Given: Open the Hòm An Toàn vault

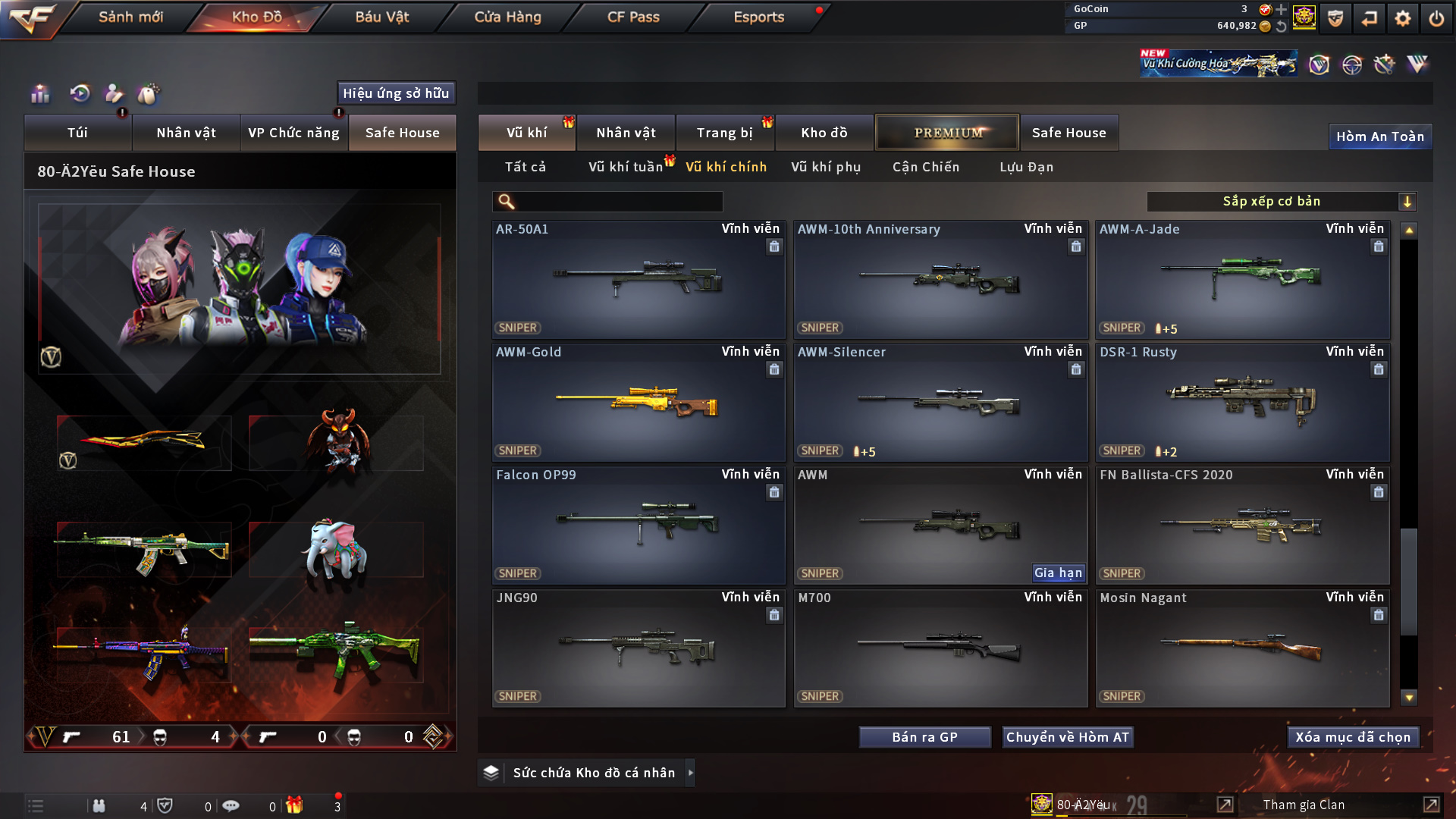Looking at the screenshot, I should coord(1379,136).
